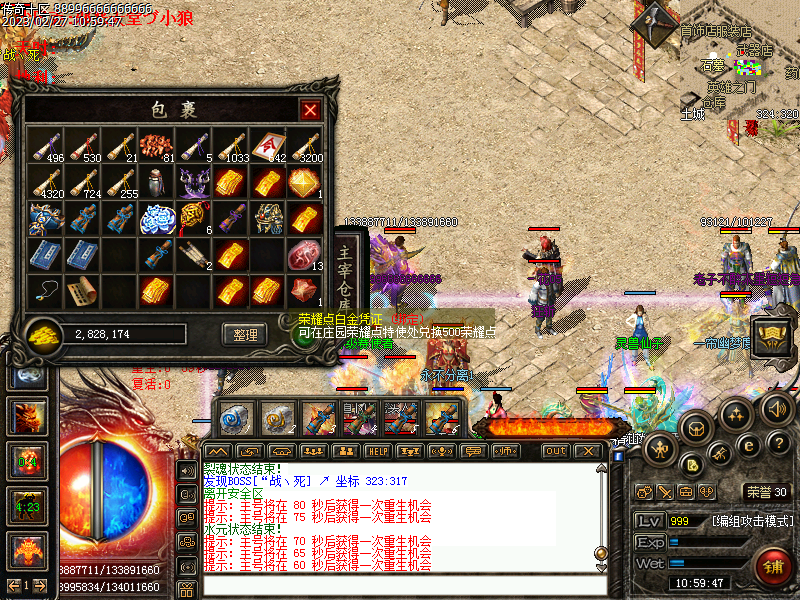Select the grey potion jar item
Screen dimensions: 800x600
pyautogui.click(x=155, y=182)
